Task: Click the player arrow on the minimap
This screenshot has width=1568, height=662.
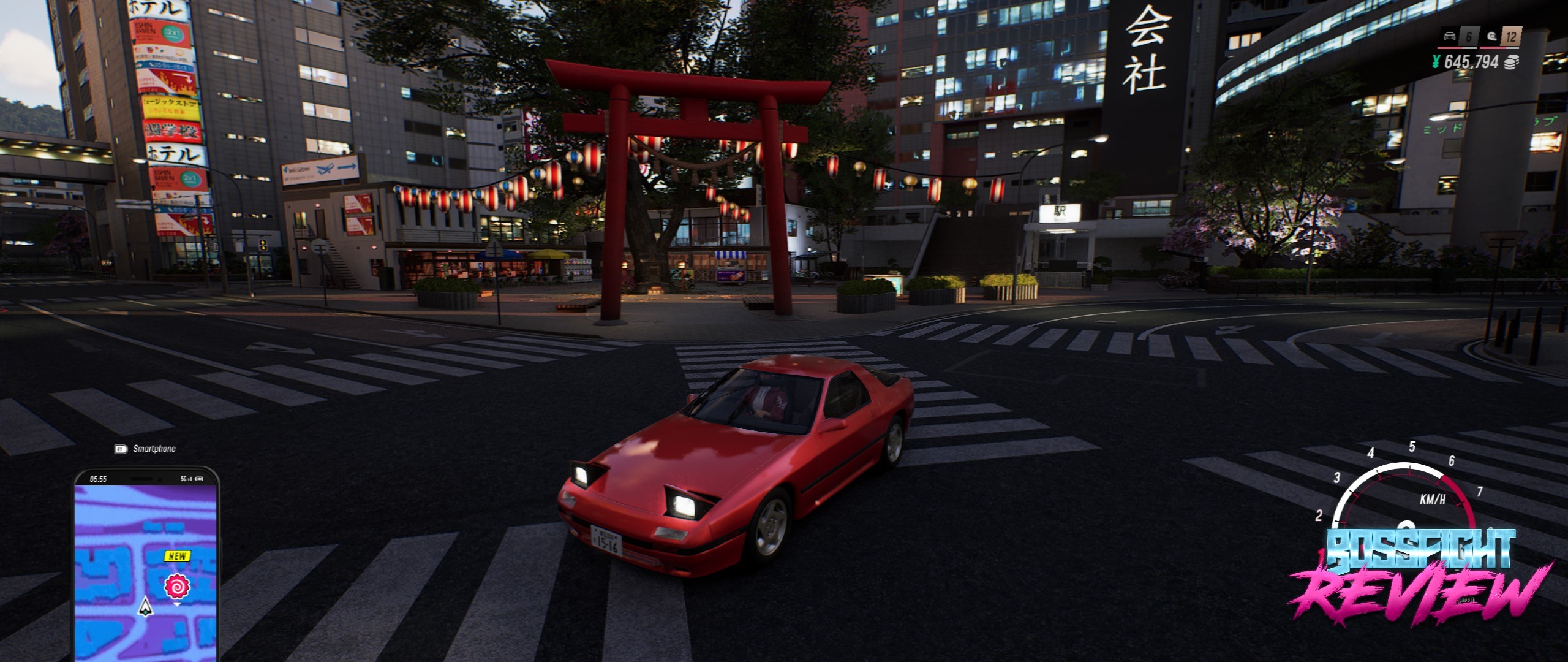Action: pyautogui.click(x=145, y=606)
